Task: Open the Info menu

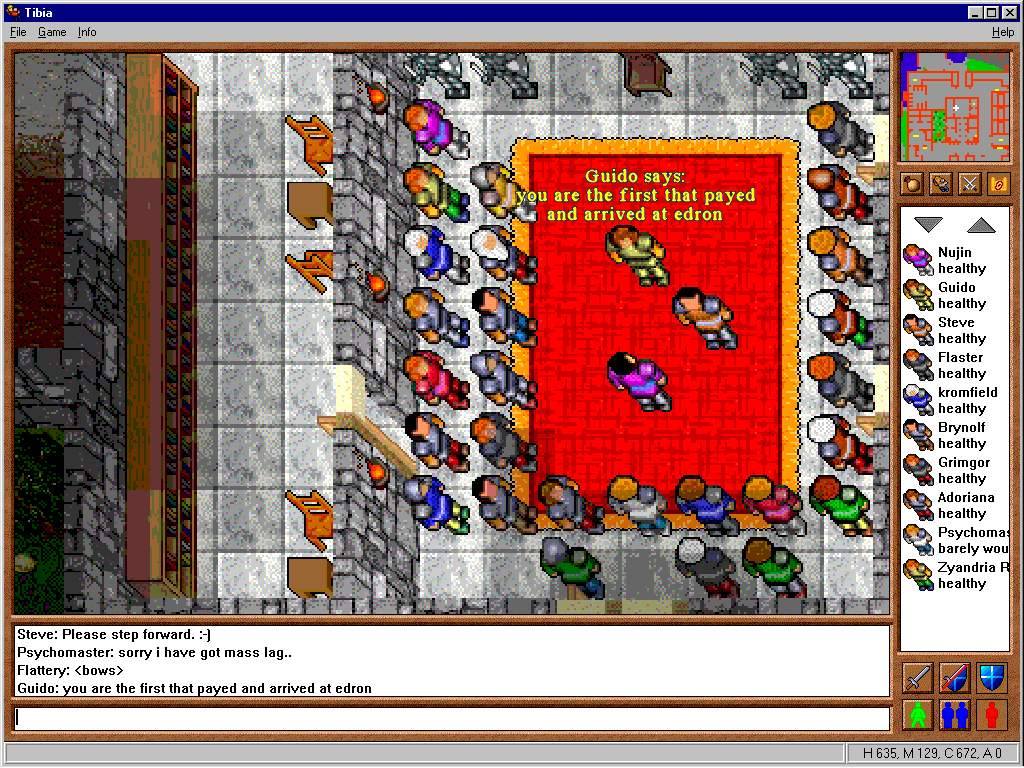Action: point(87,32)
